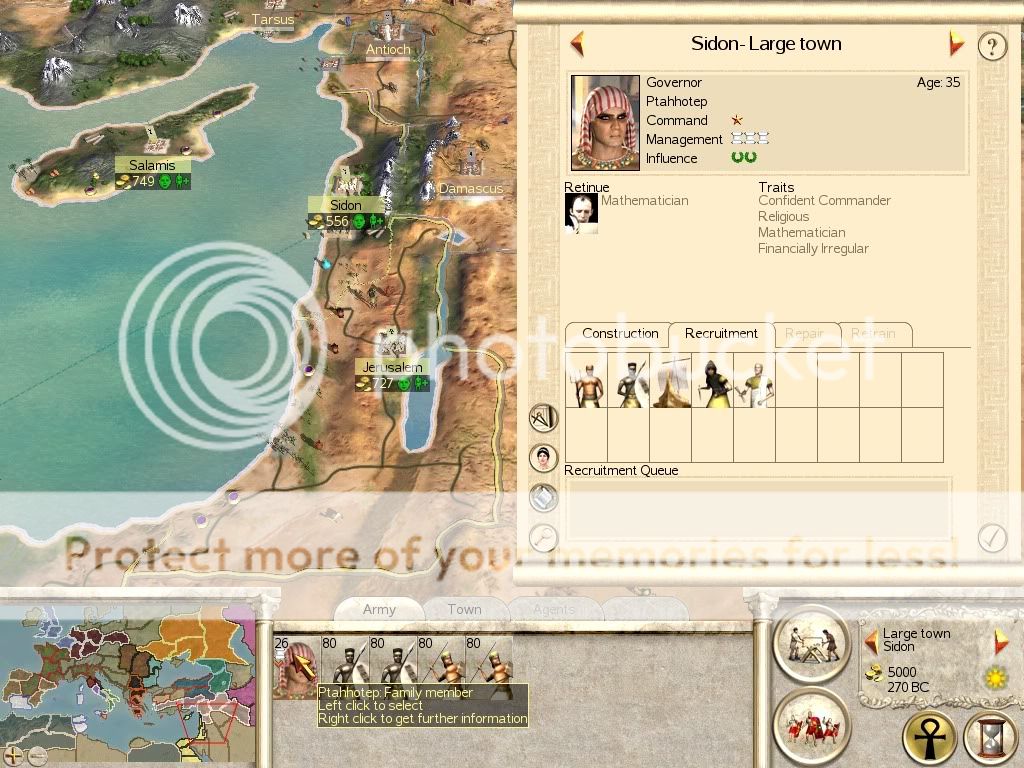1024x768 pixels.
Task: Select Ptahhotep's general unit card
Action: tap(295, 666)
